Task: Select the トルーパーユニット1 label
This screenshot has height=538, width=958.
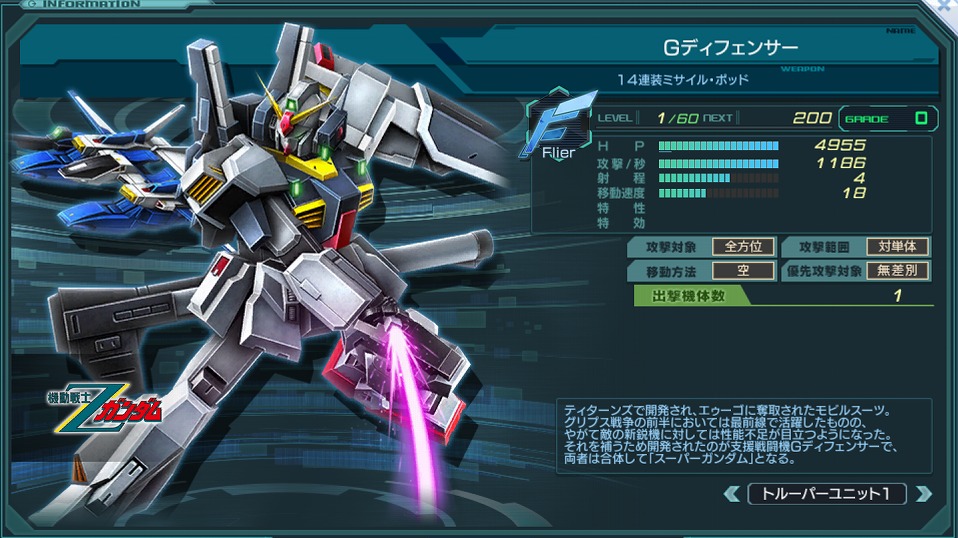Action: click(x=827, y=494)
